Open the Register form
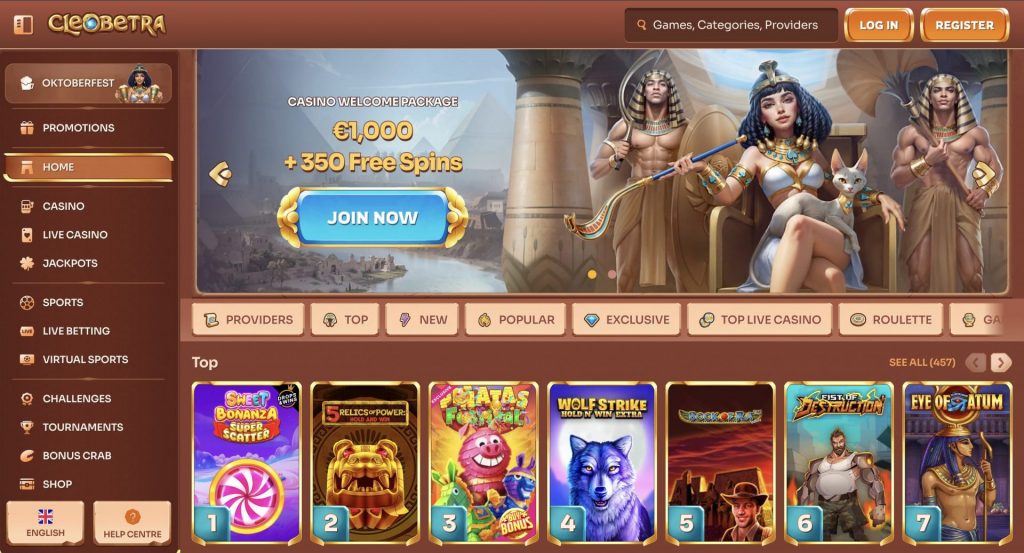 coord(964,25)
